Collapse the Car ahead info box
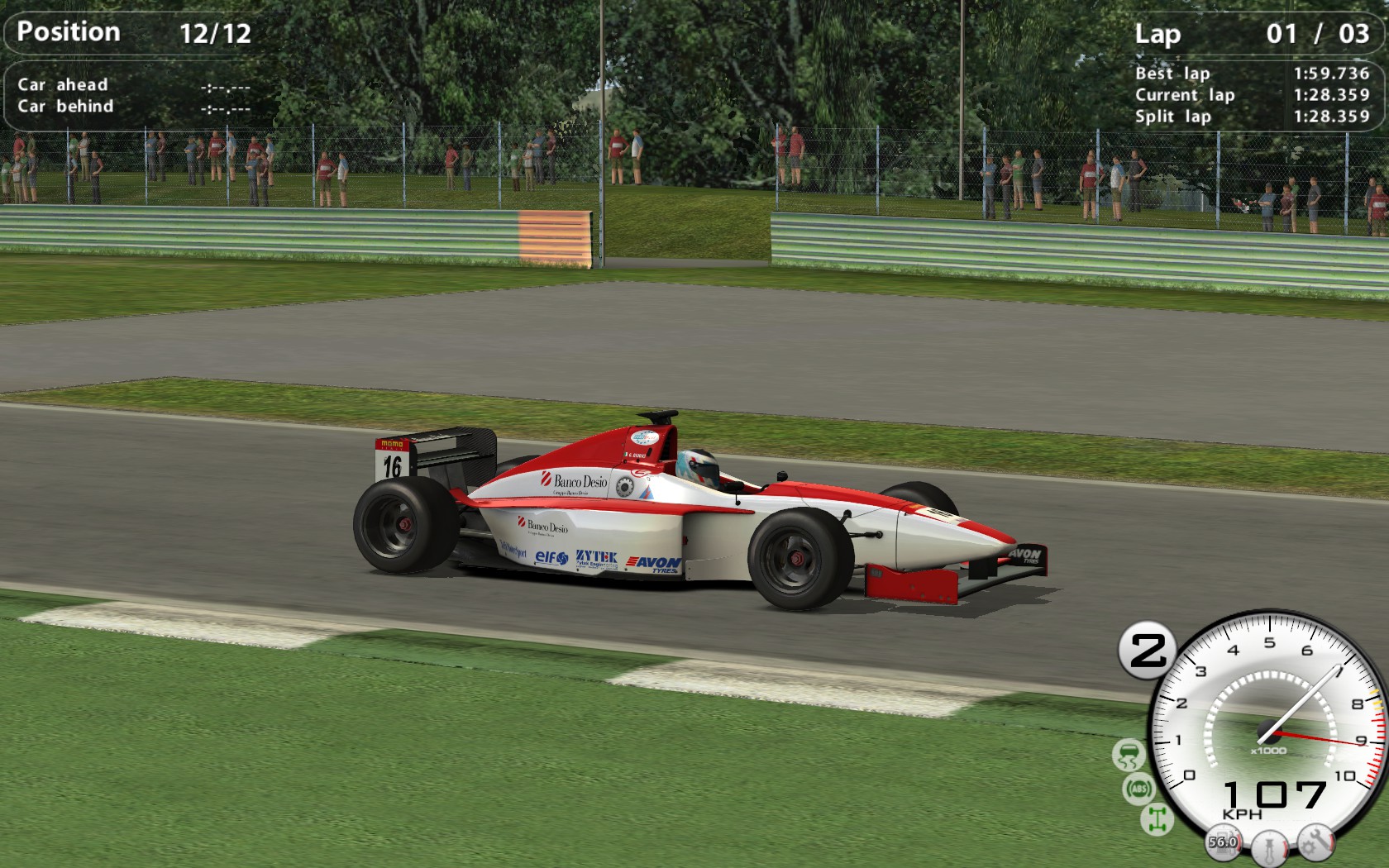The width and height of the screenshot is (1389, 868). pyautogui.click(x=62, y=84)
